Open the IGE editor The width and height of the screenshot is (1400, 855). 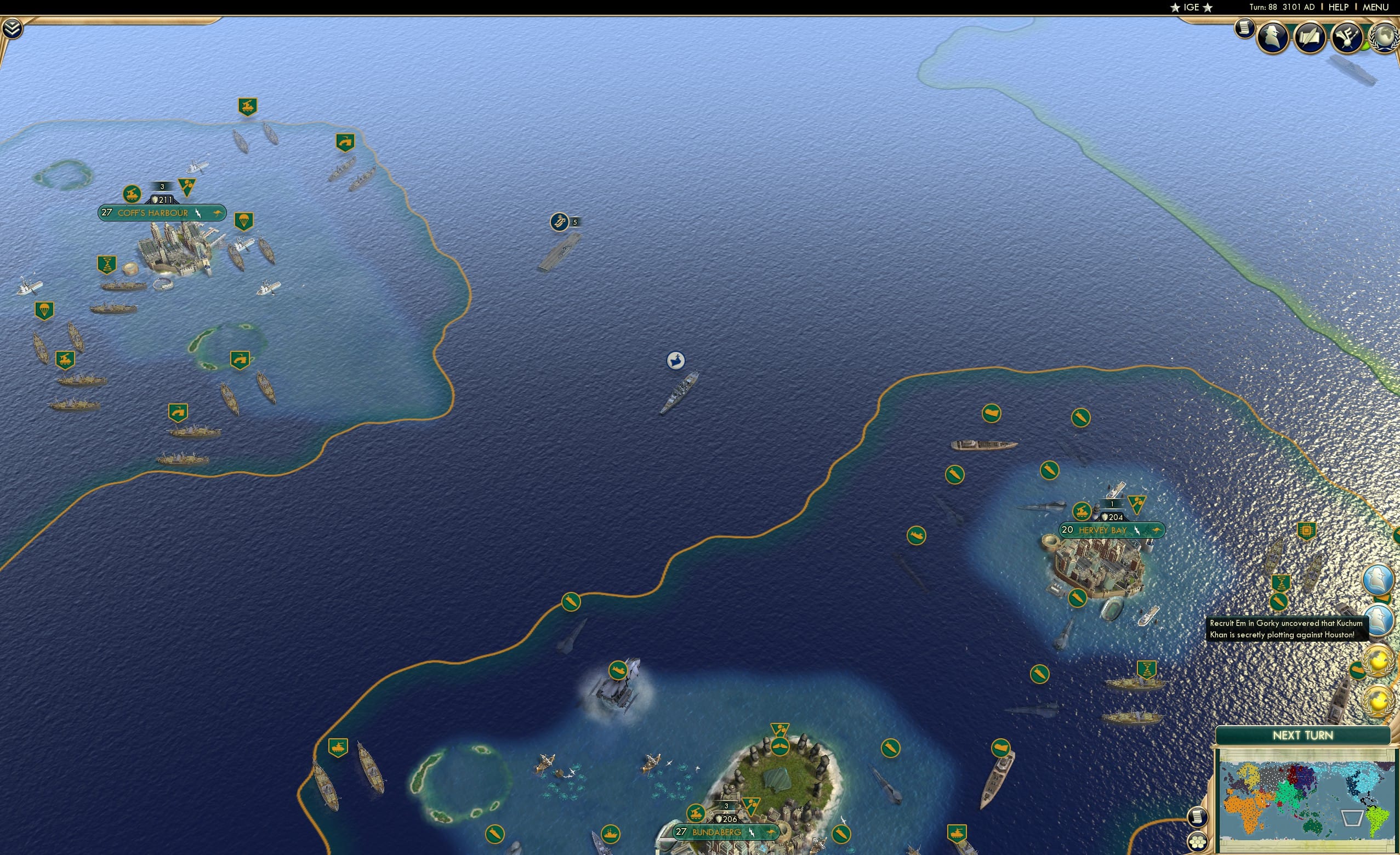pyautogui.click(x=1192, y=7)
